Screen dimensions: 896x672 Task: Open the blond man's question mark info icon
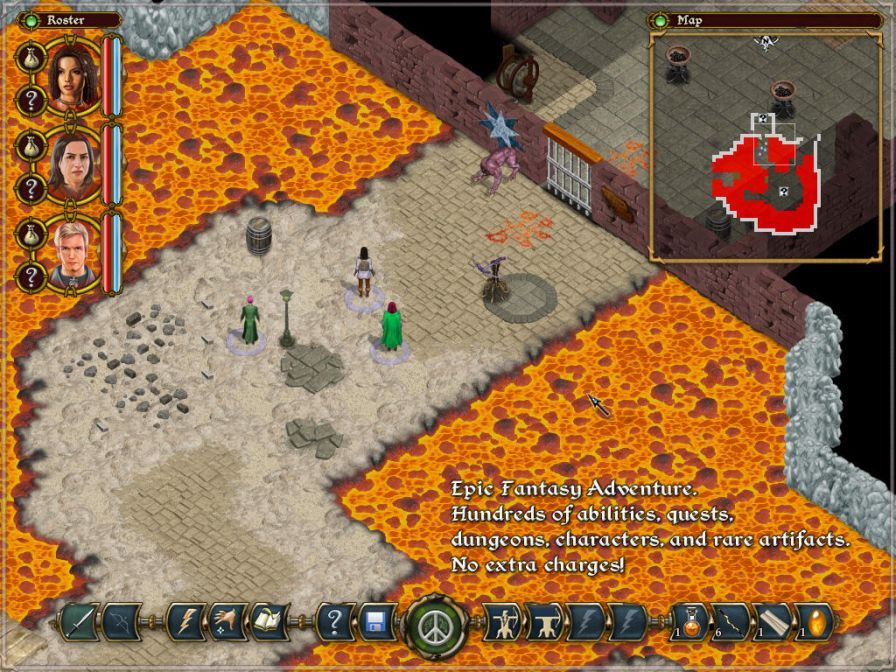tap(31, 276)
